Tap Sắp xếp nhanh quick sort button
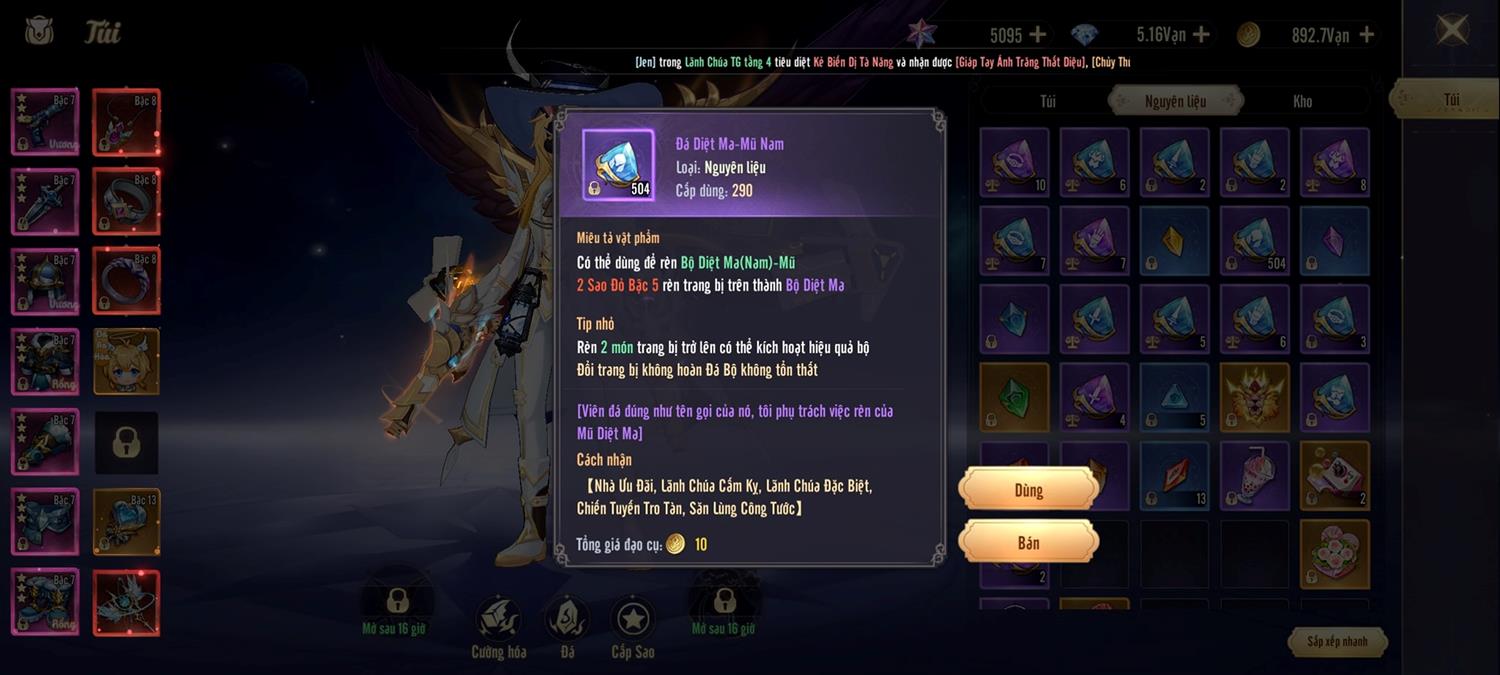This screenshot has width=1500, height=675. point(1337,641)
